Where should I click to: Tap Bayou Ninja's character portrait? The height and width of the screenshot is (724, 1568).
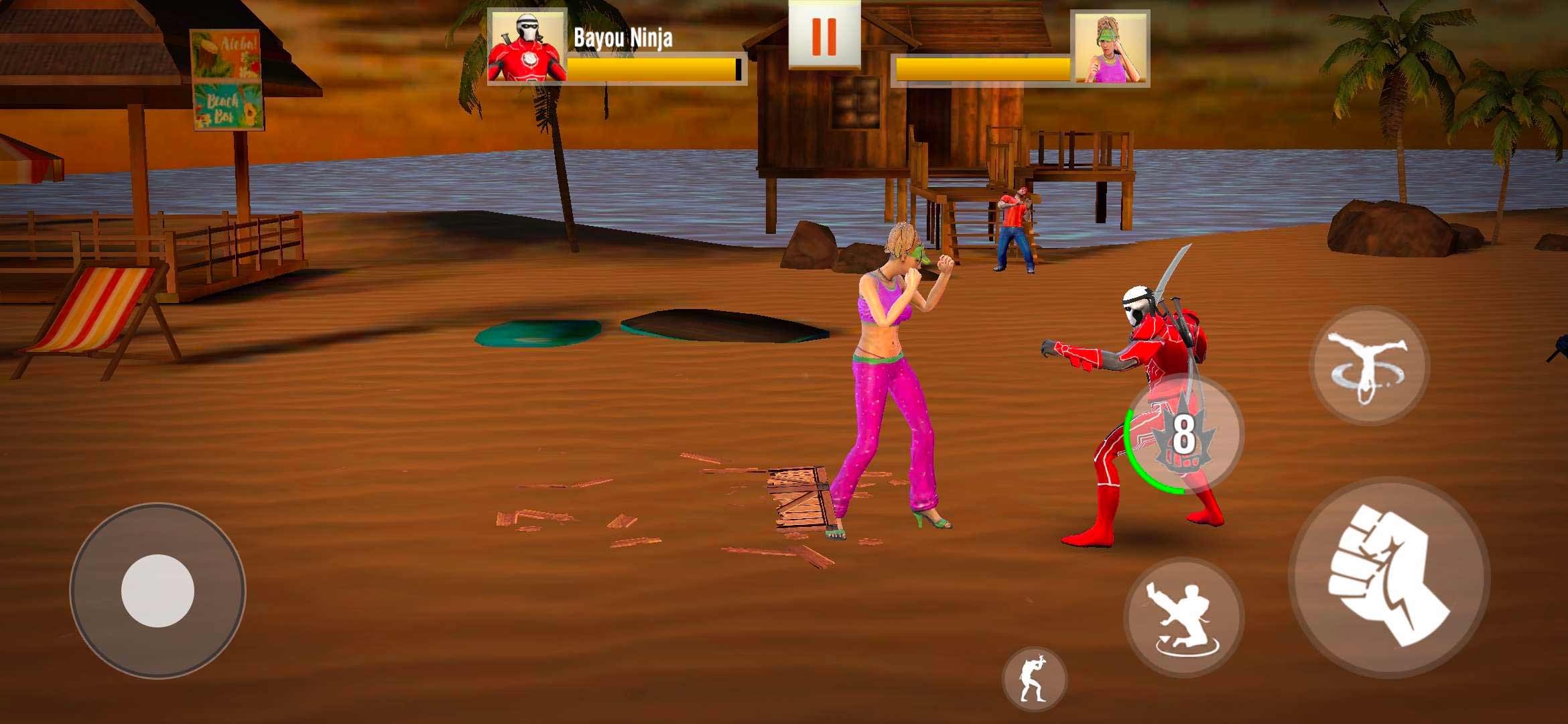pyautogui.click(x=527, y=47)
